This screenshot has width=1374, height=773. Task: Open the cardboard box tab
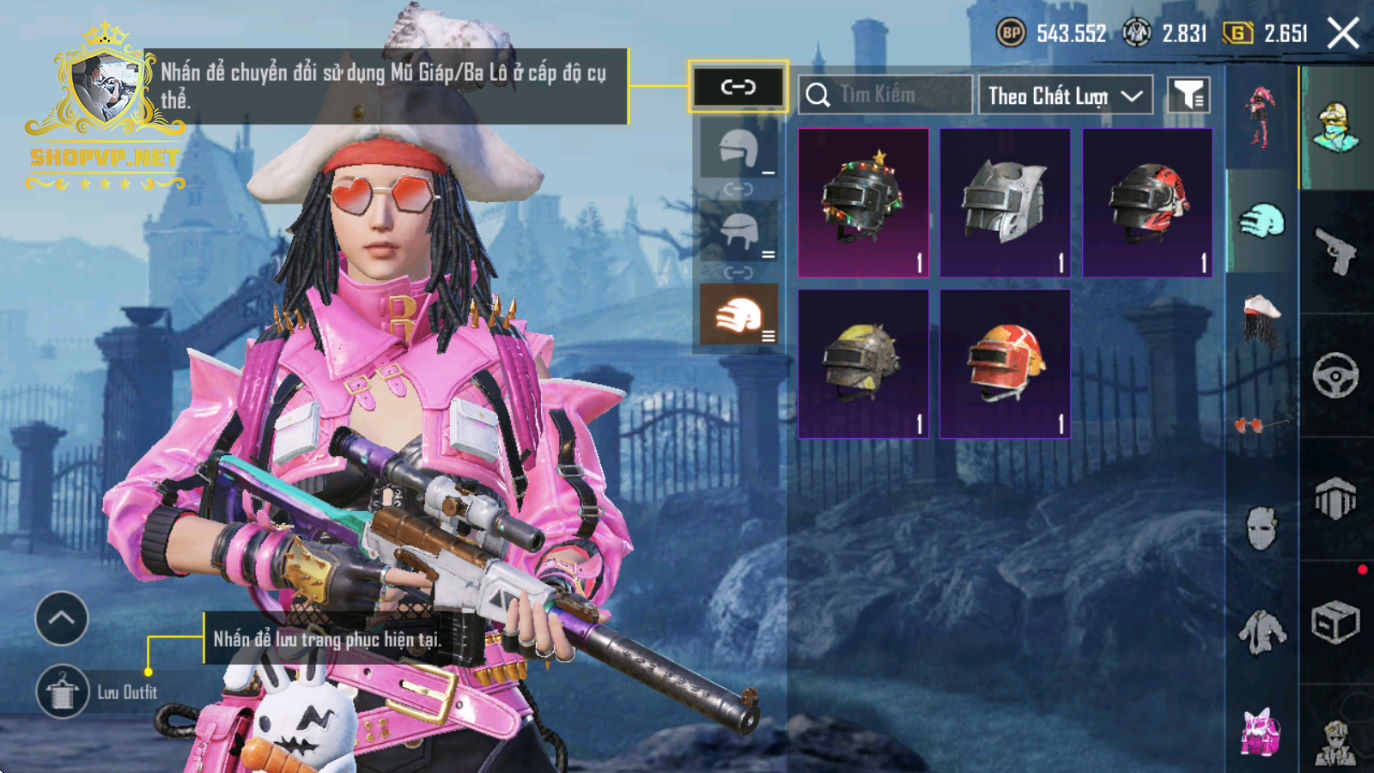1336,622
